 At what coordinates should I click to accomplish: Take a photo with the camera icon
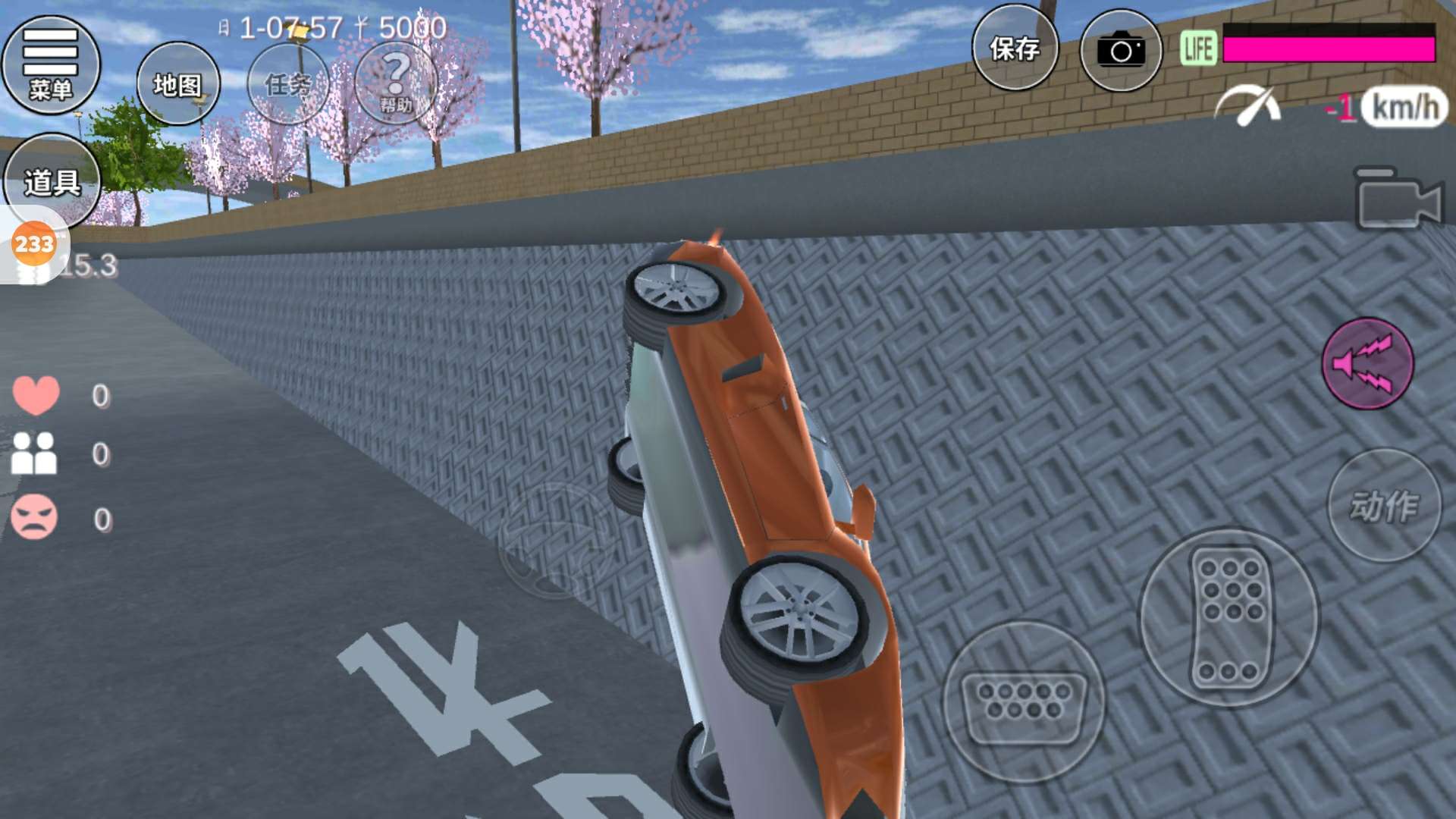[1120, 51]
